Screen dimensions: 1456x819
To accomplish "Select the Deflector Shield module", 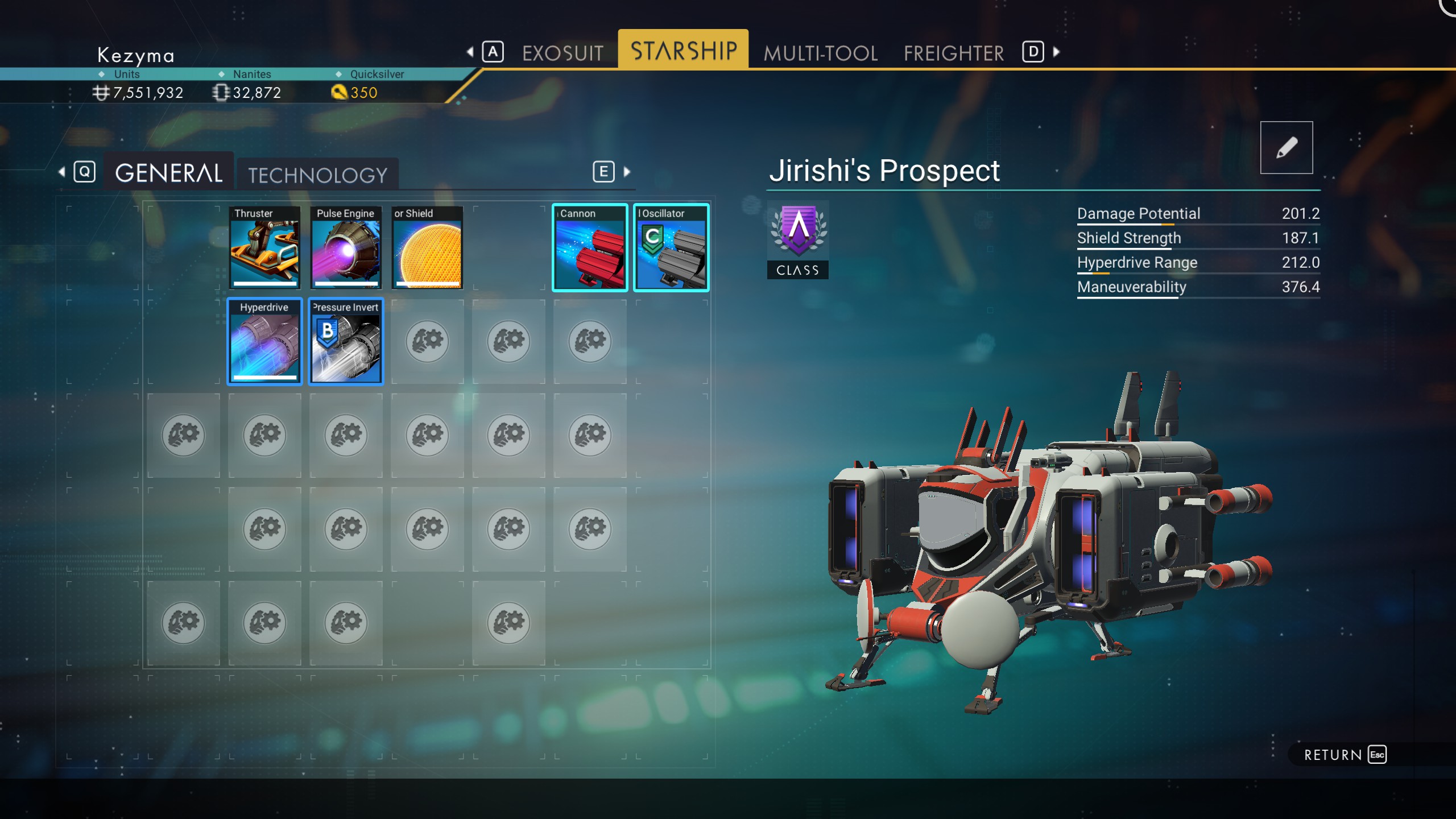I will [428, 247].
